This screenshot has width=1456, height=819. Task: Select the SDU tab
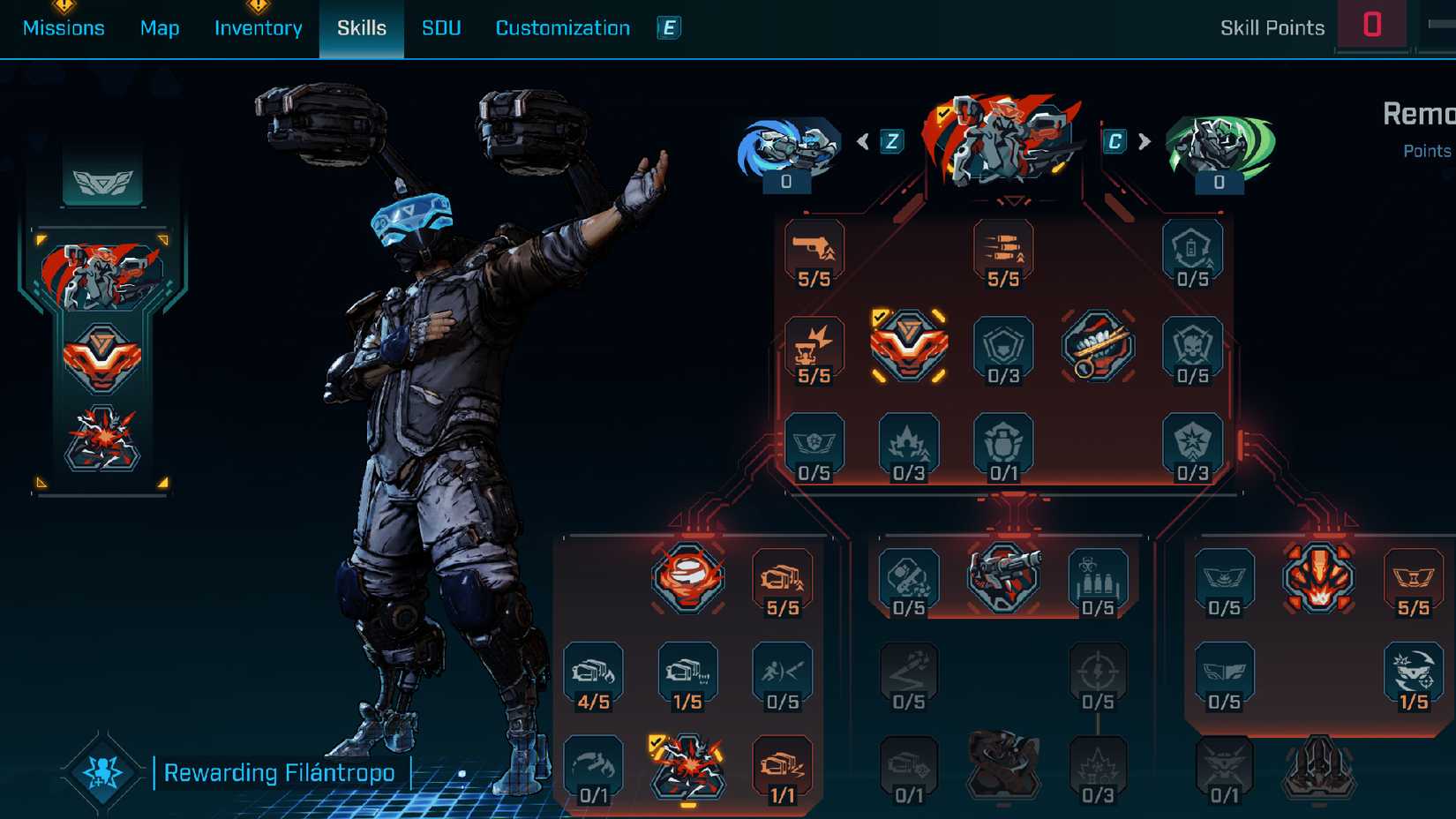(x=441, y=27)
